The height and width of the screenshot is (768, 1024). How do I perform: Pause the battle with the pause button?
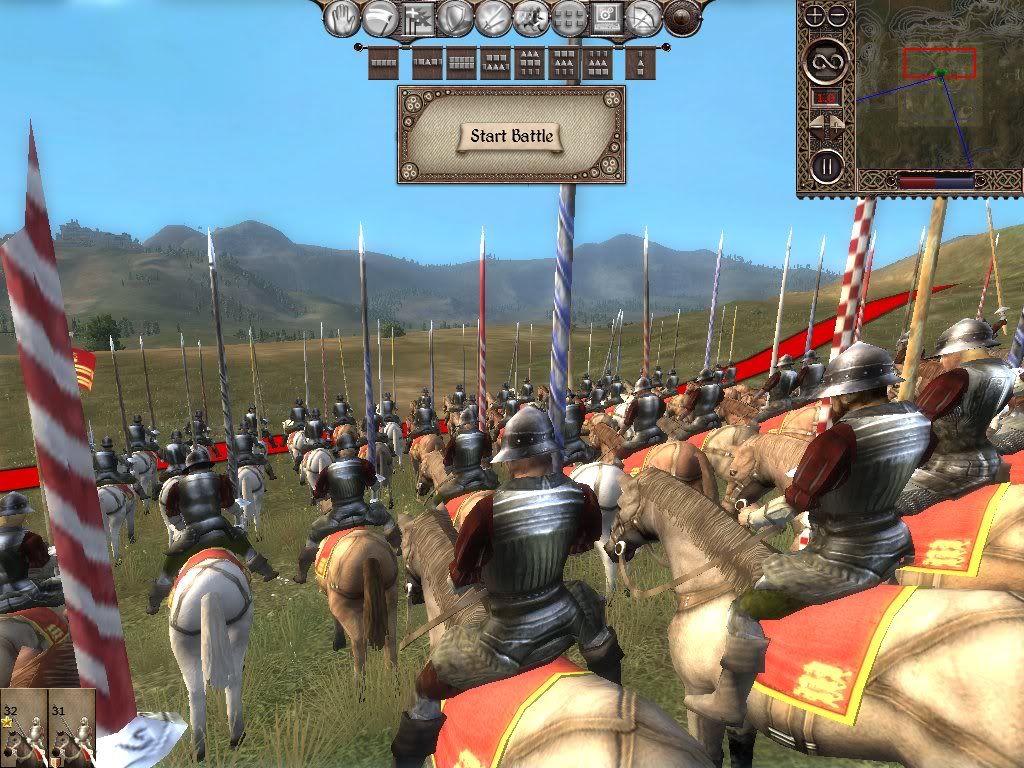tap(826, 164)
